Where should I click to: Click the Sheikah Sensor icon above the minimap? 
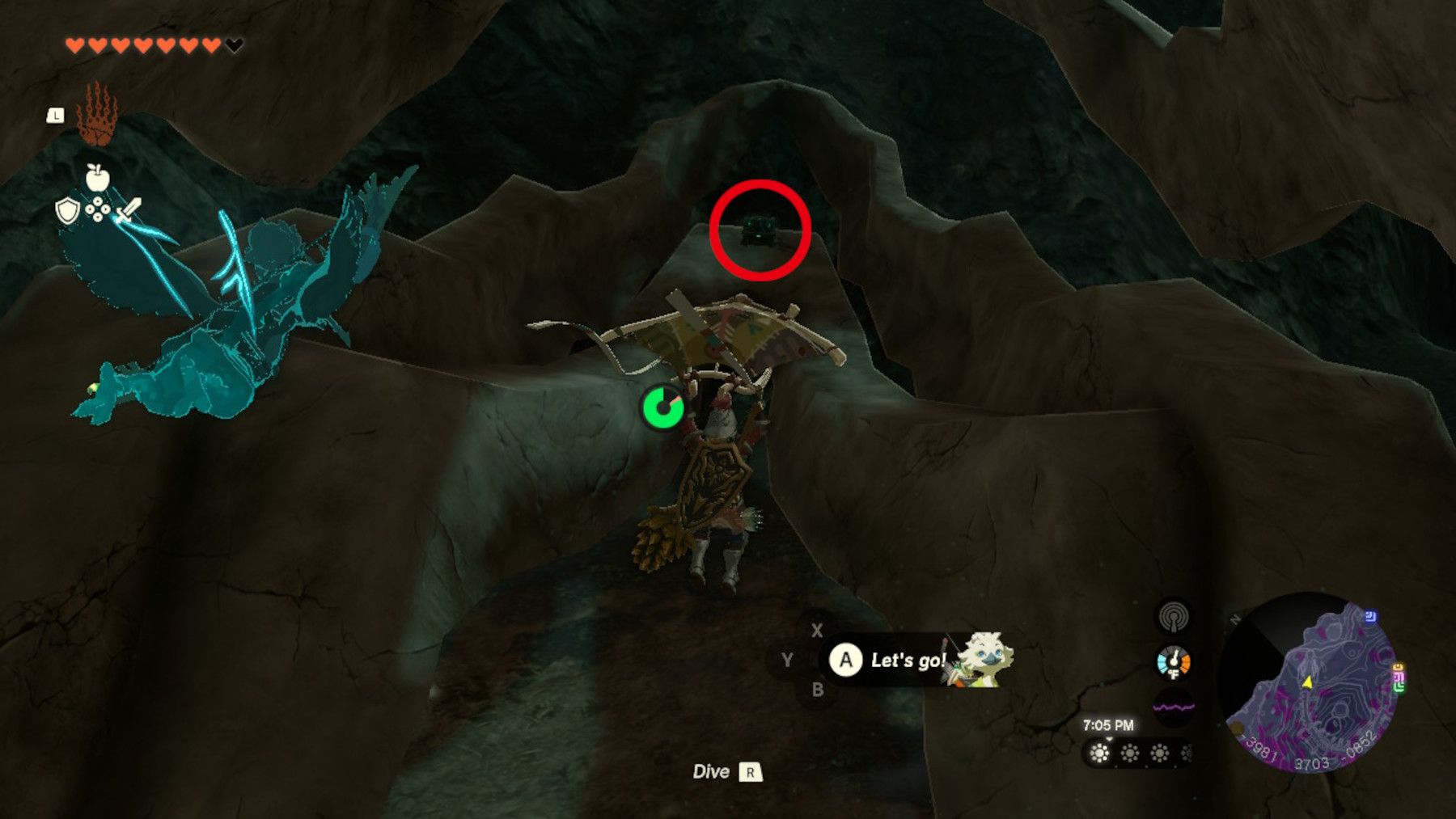pos(1173,619)
